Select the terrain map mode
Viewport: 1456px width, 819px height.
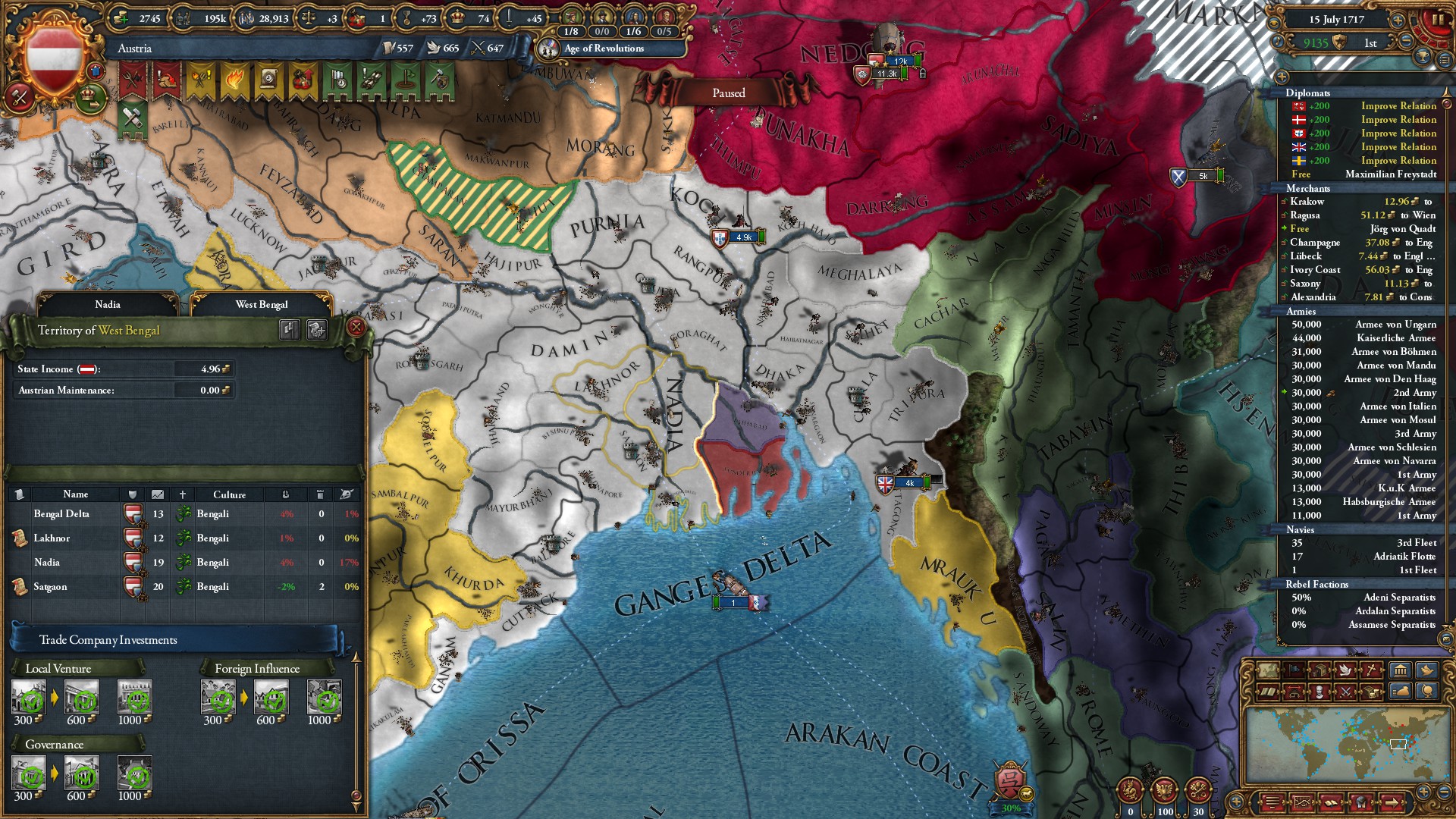click(x=1268, y=670)
